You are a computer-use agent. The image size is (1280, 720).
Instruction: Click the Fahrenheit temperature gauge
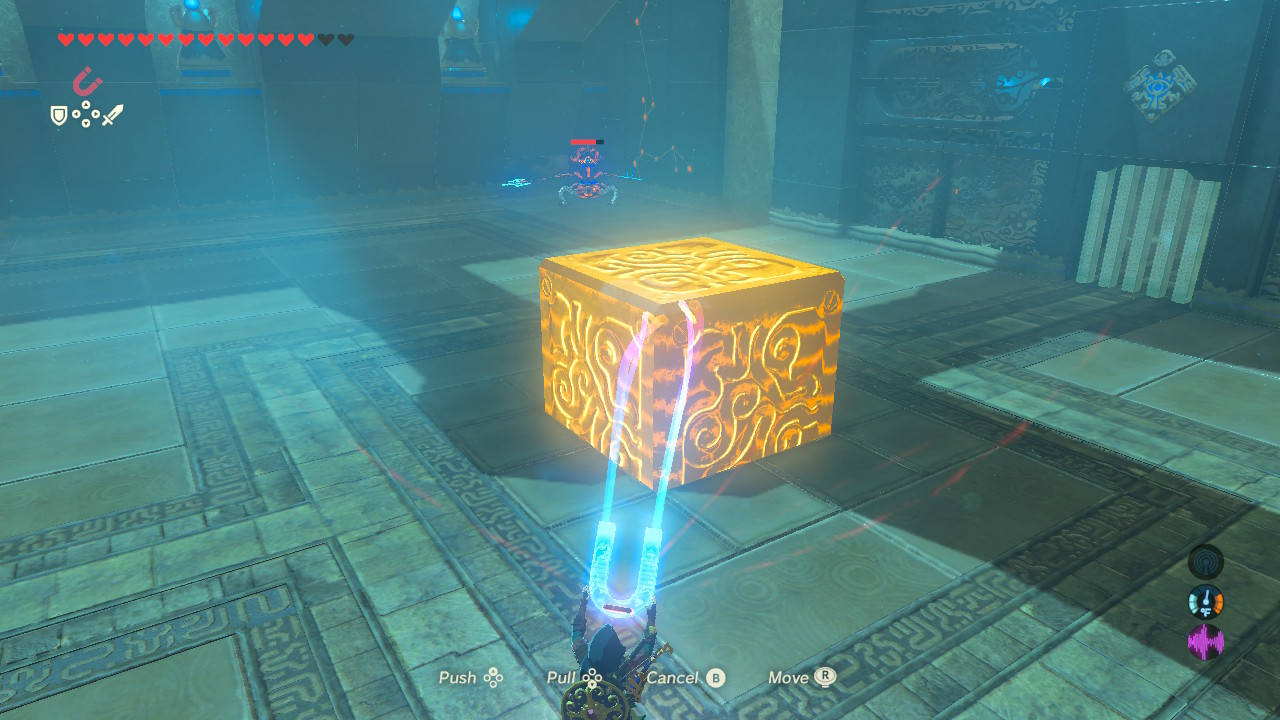(x=1206, y=601)
